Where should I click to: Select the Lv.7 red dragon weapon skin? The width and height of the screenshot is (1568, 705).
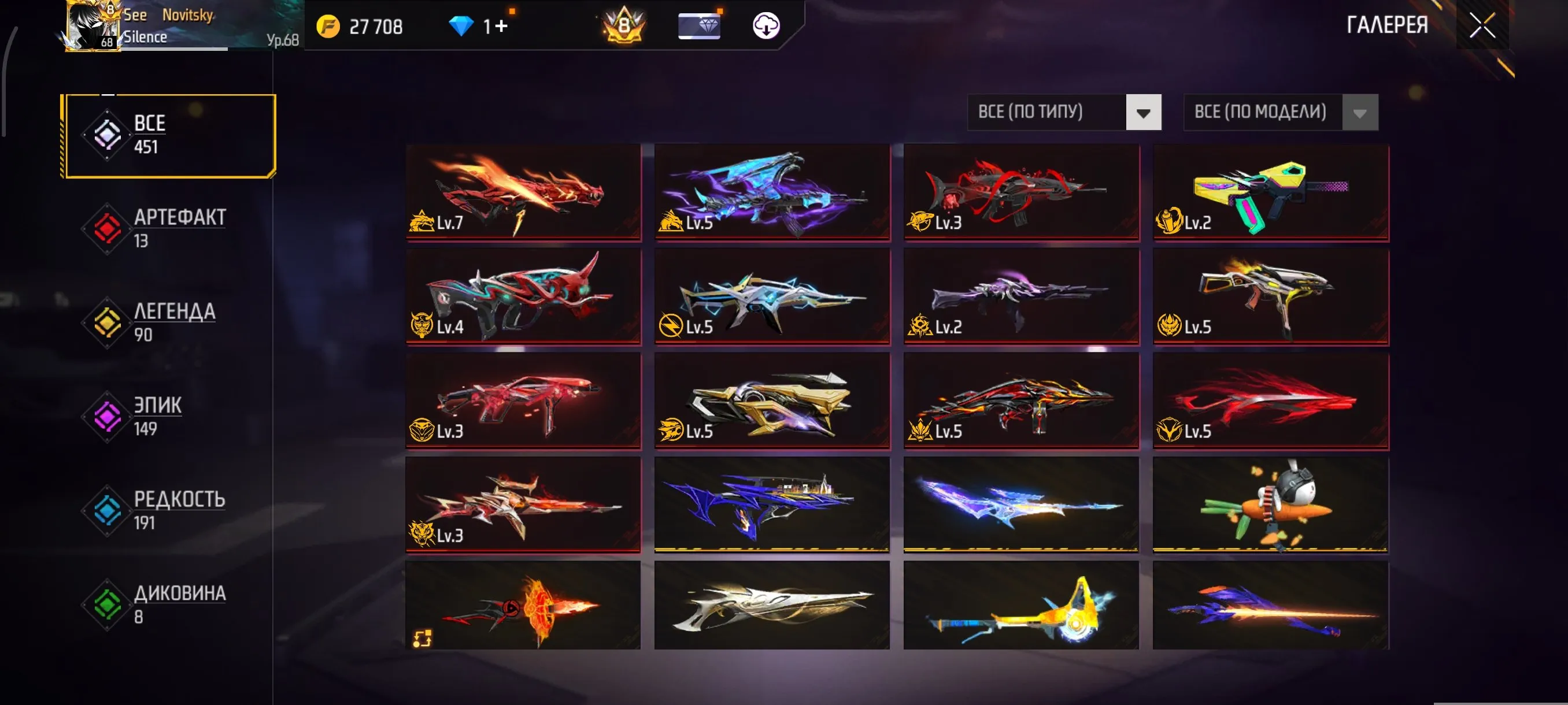click(x=522, y=193)
